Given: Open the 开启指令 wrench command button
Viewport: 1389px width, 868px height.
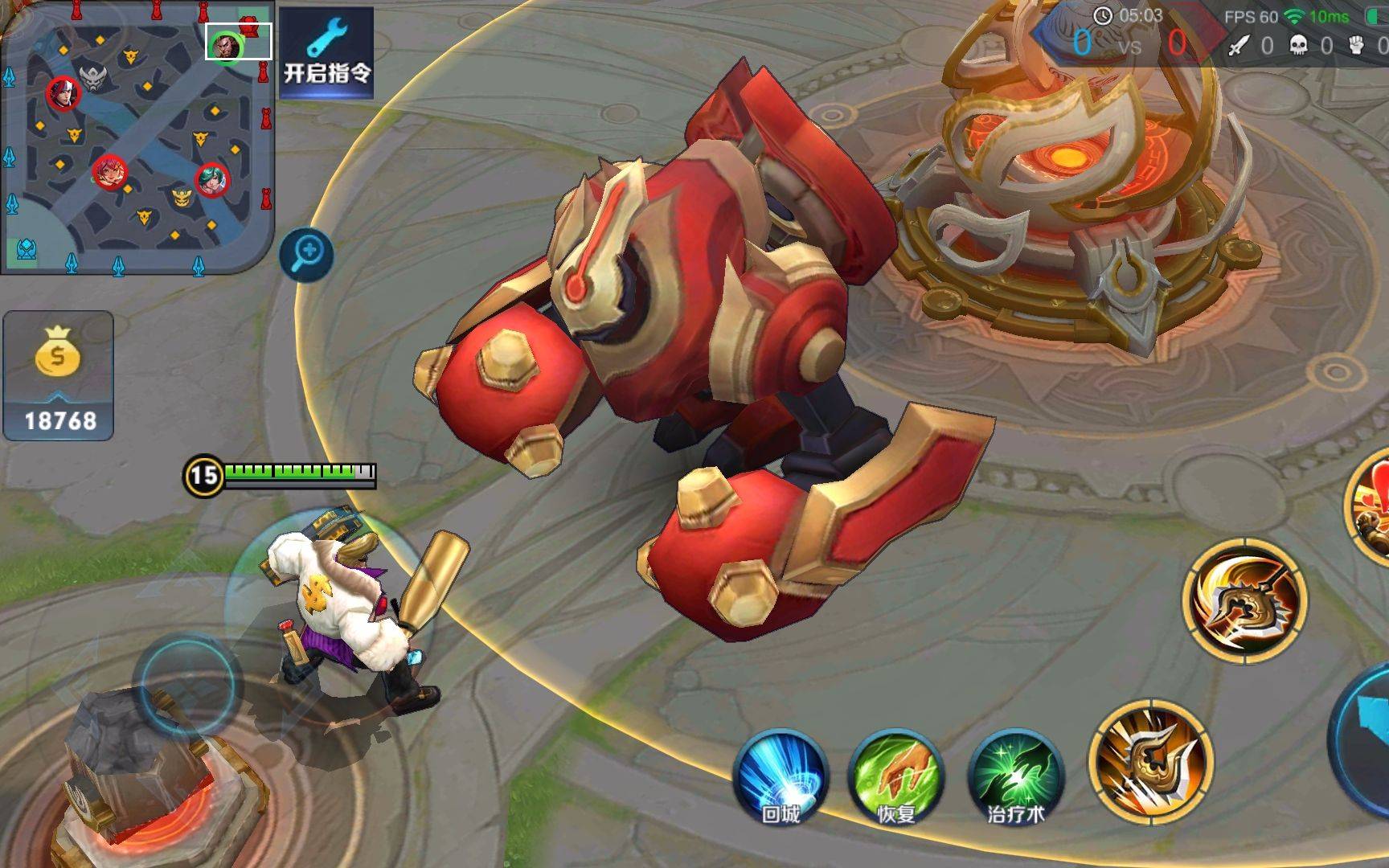Looking at the screenshot, I should 326,53.
